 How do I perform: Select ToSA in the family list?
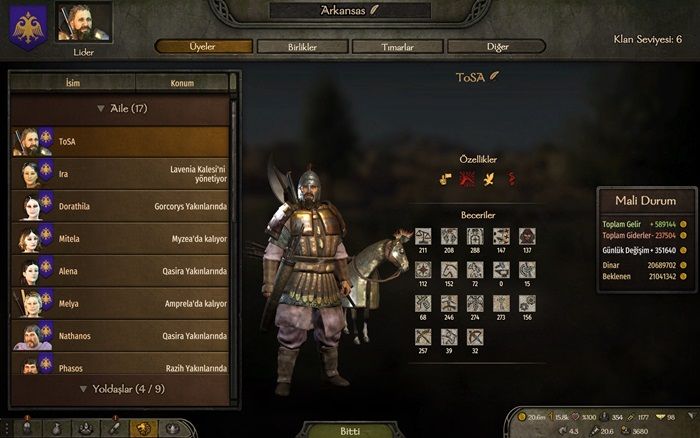[120, 141]
